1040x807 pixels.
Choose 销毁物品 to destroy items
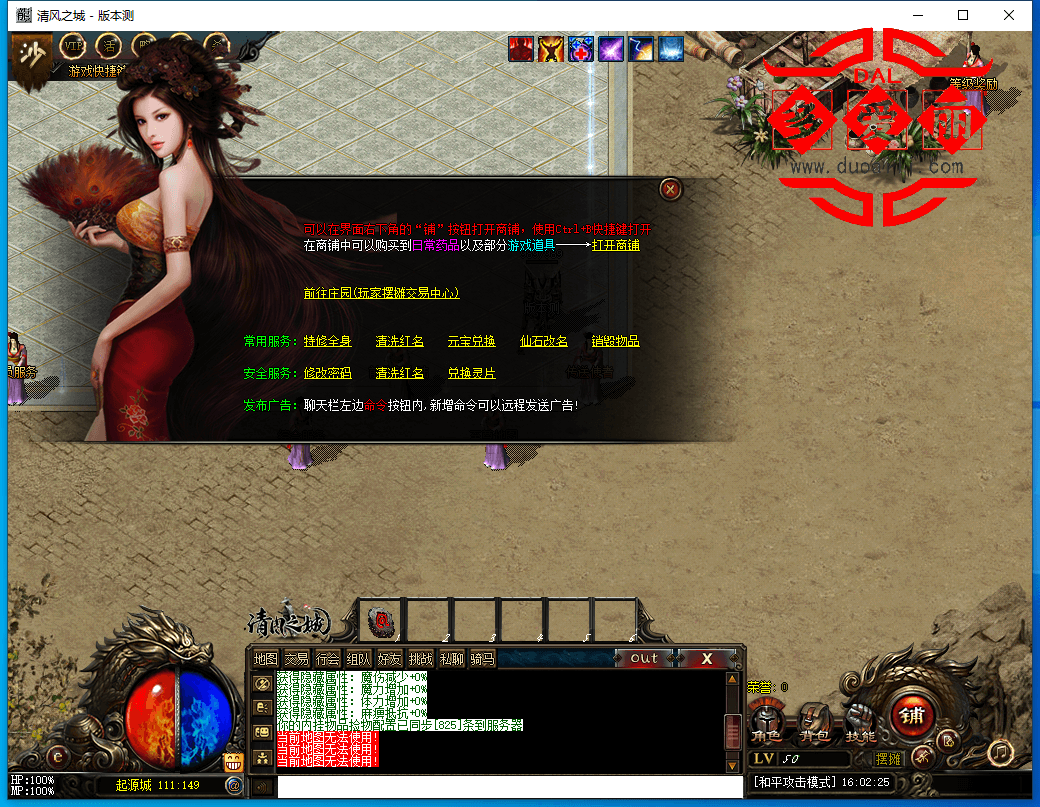tap(615, 341)
